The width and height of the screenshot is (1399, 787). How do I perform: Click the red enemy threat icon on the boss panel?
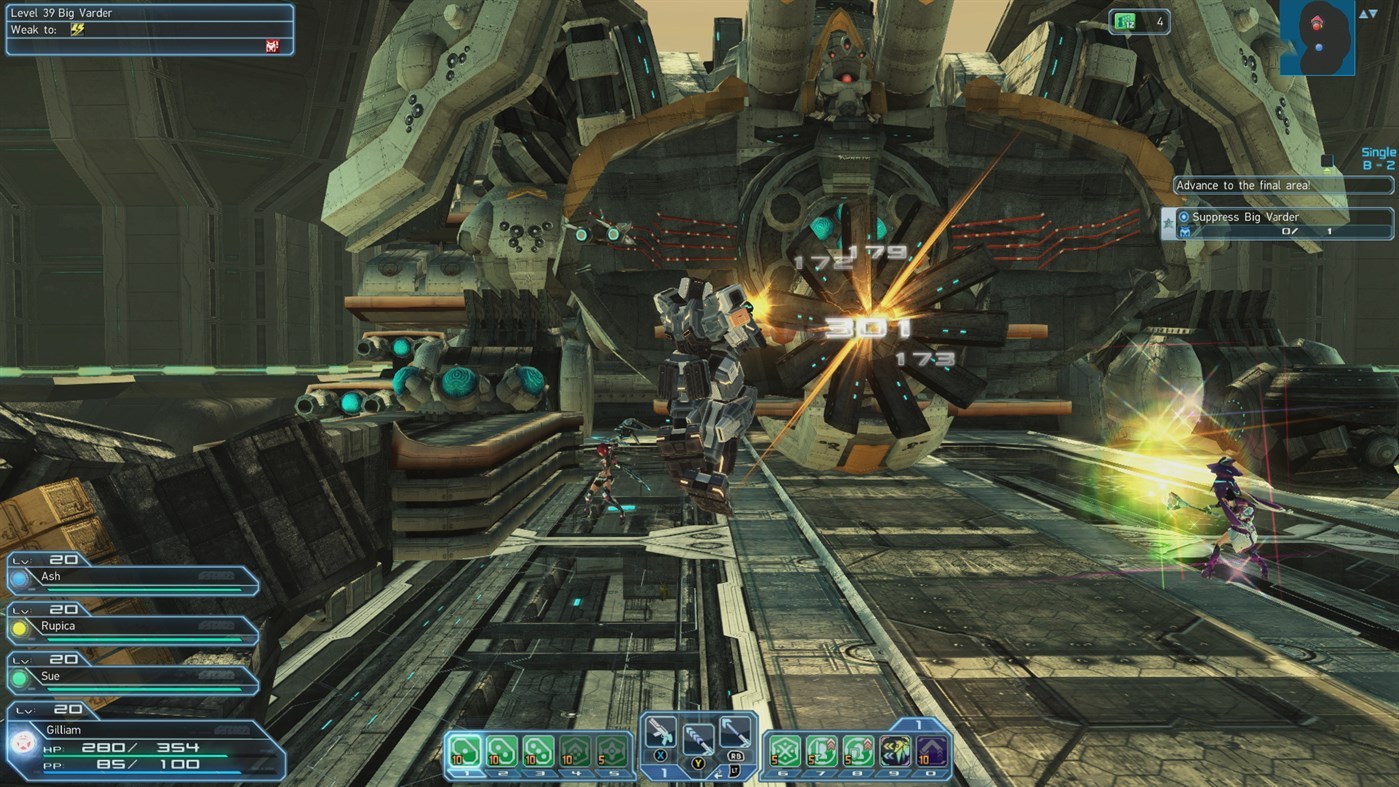[x=270, y=44]
